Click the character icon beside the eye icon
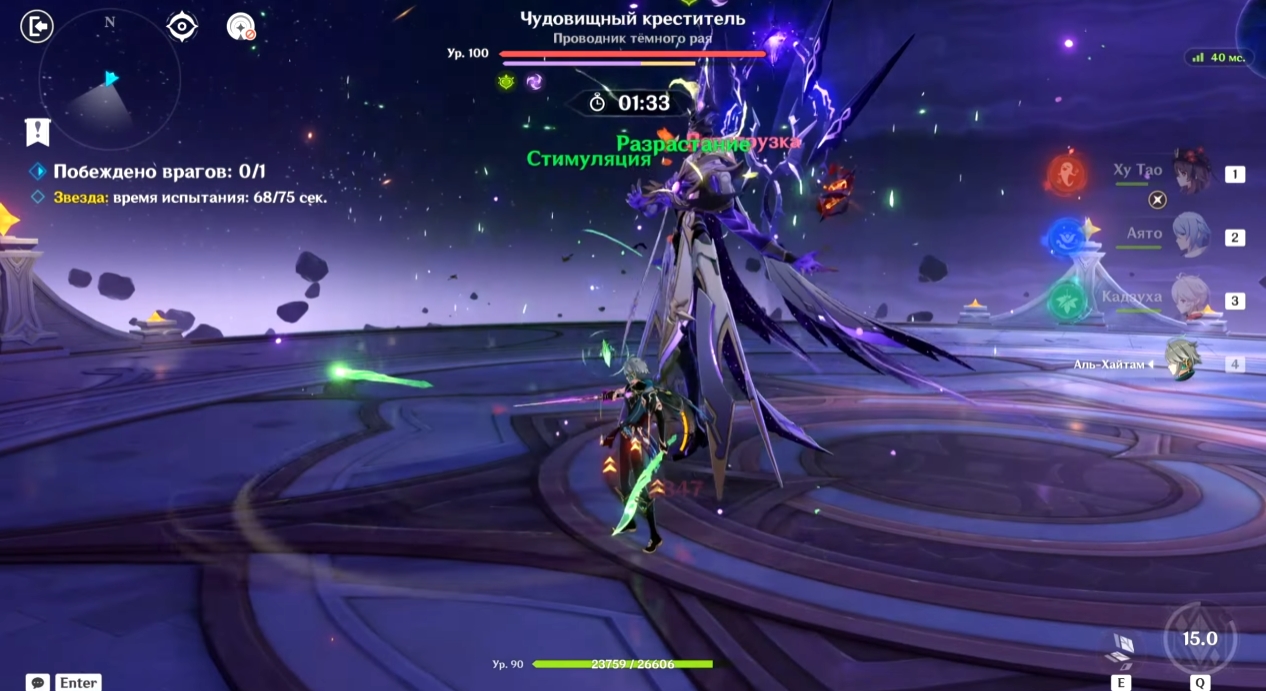The image size is (1266, 691). coord(241,27)
